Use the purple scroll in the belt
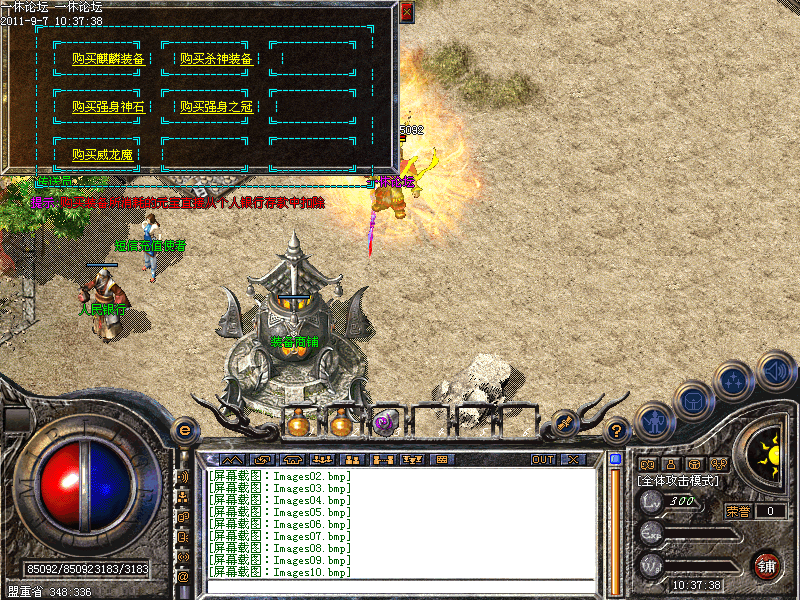 coord(383,424)
